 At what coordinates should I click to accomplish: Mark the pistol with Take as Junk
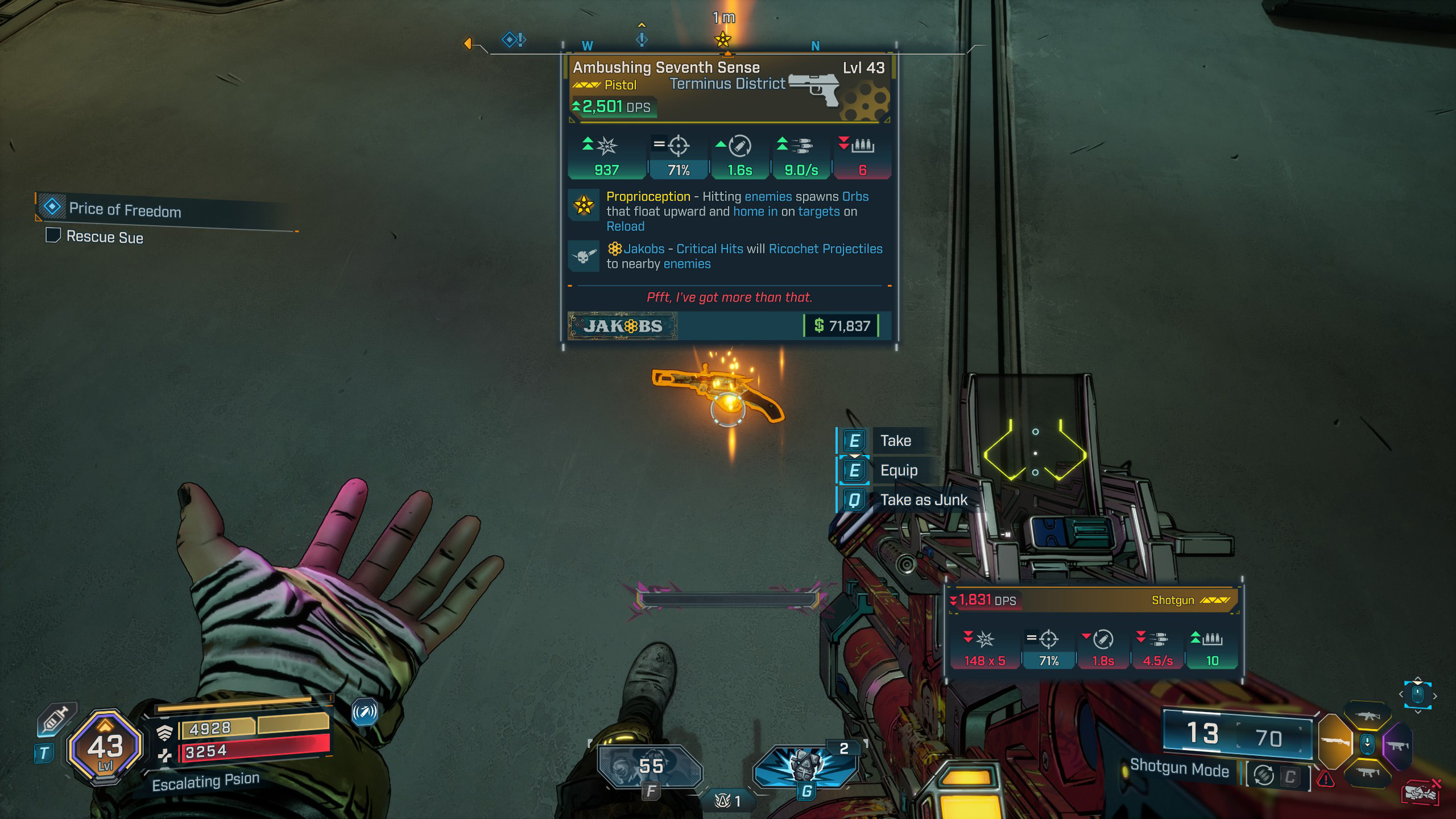pyautogui.click(x=923, y=500)
